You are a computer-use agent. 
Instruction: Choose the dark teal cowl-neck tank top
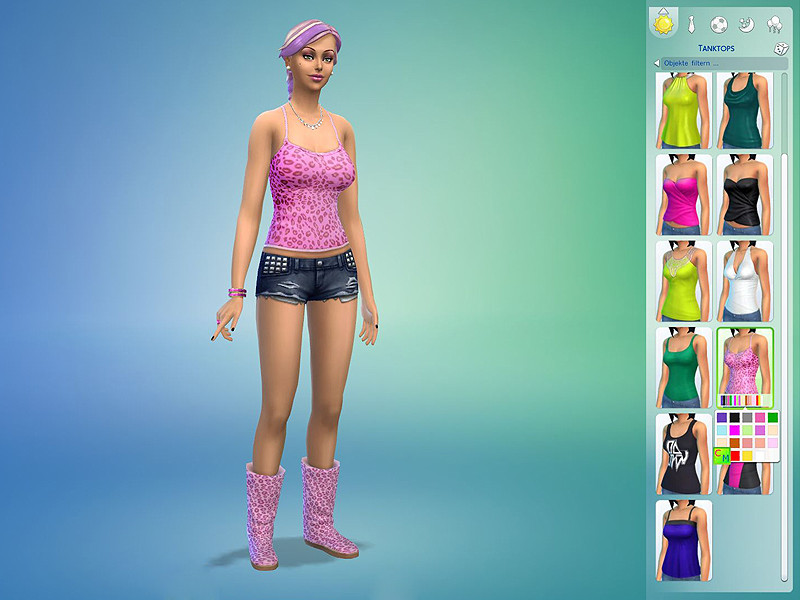click(745, 110)
